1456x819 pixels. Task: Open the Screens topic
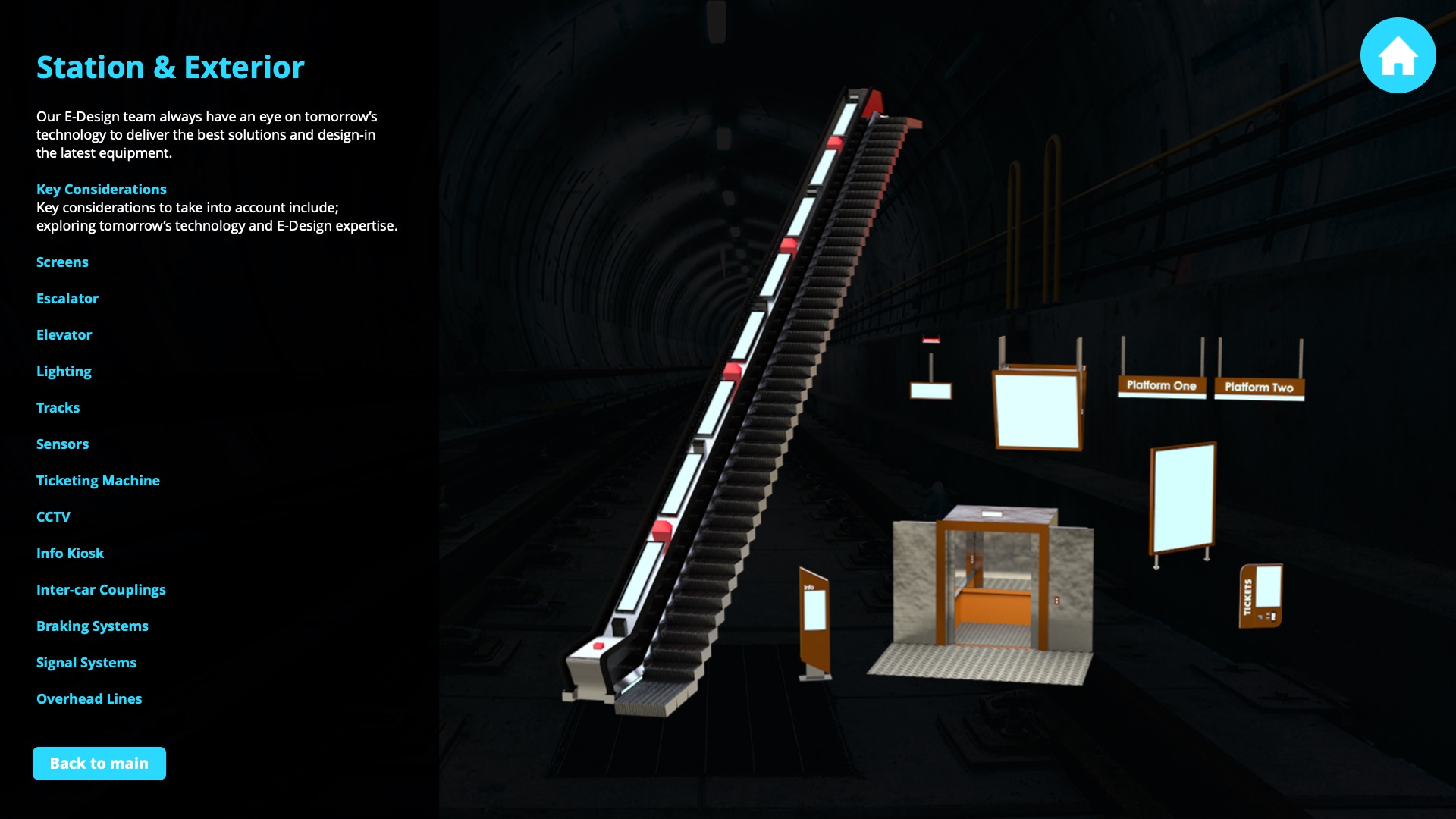[62, 262]
